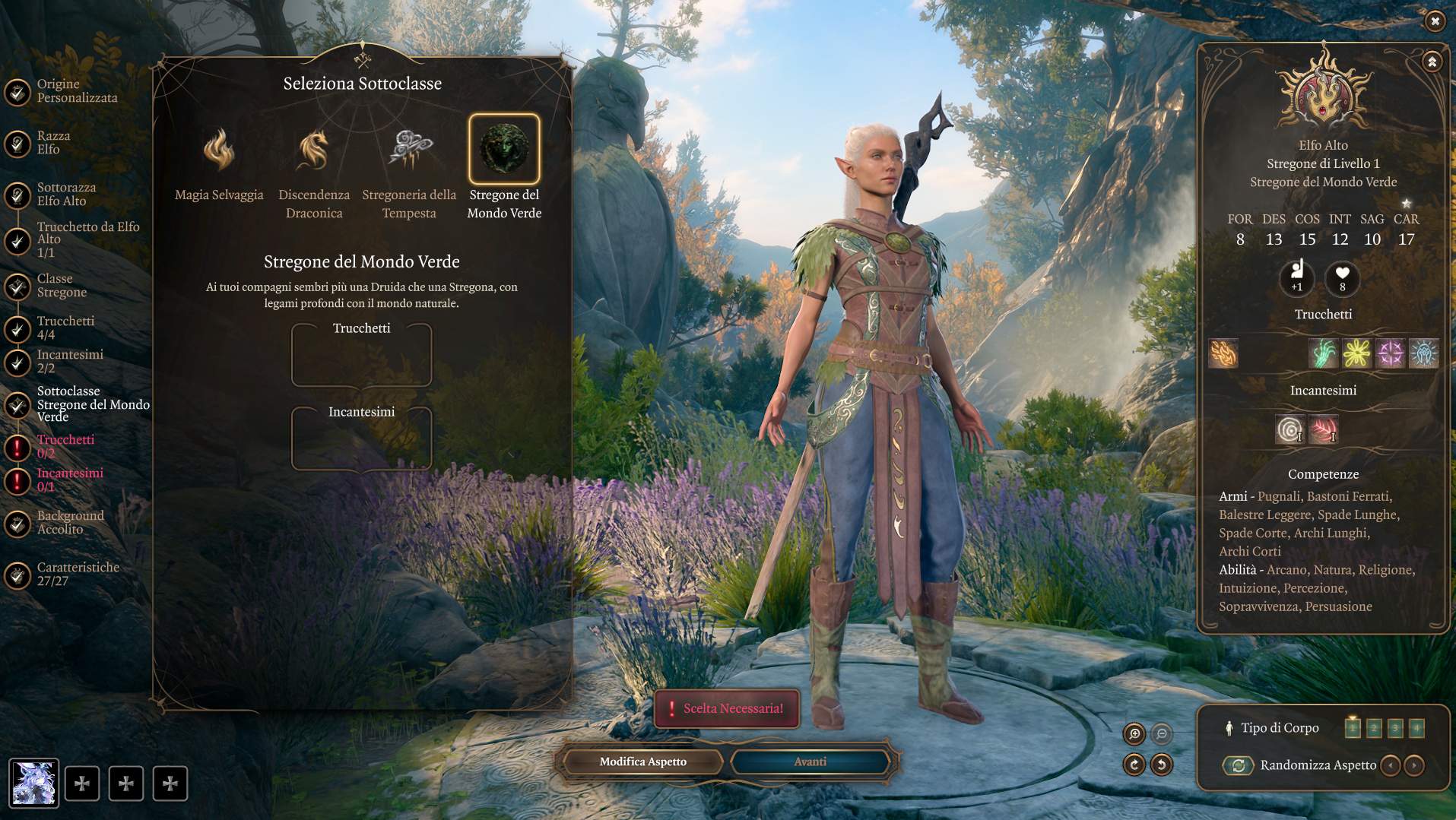Collapse the character summary panel
The width and height of the screenshot is (1456, 820).
tap(1432, 62)
